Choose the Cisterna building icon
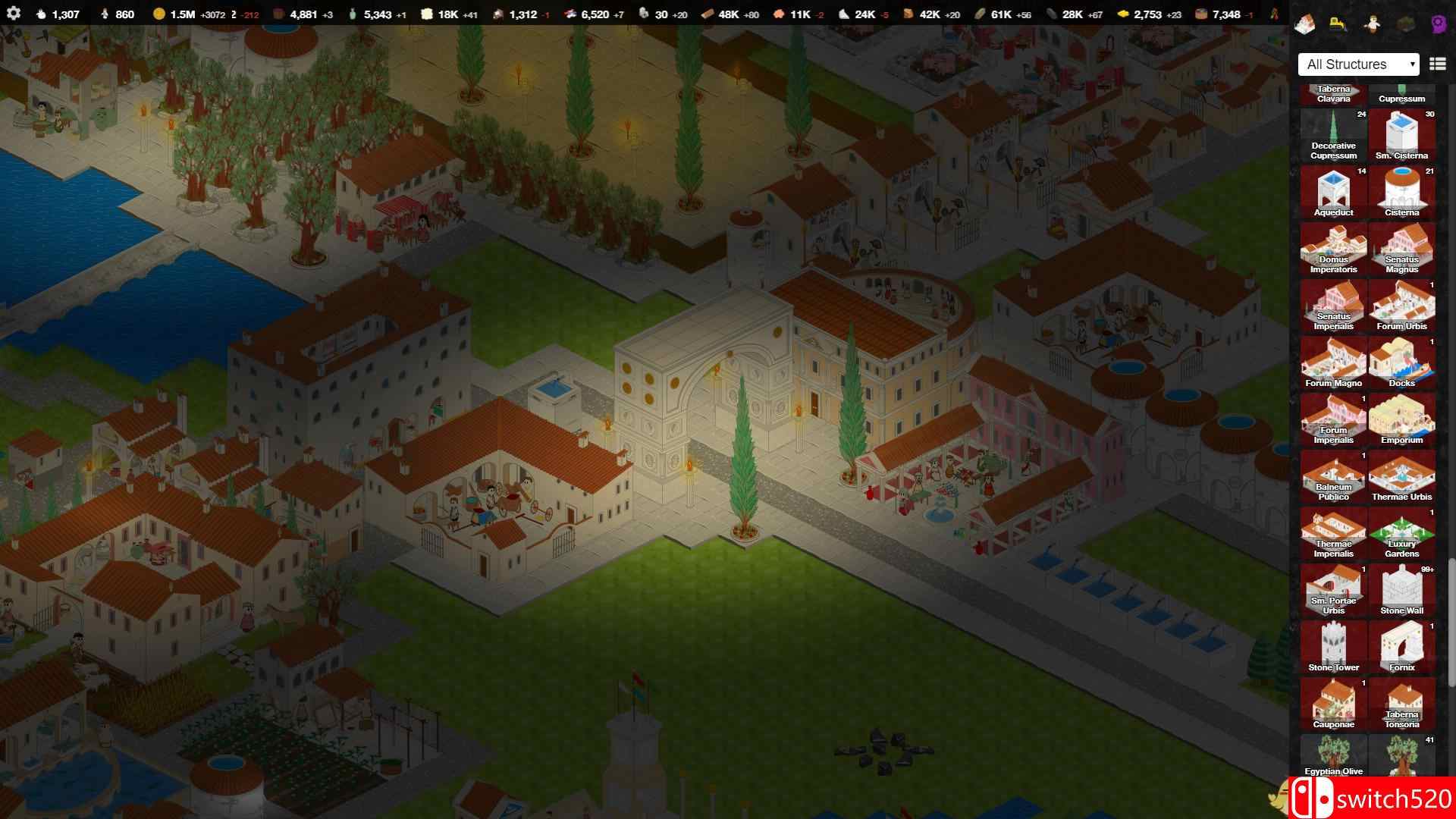Screen dimensions: 1456x819 tap(1402, 191)
